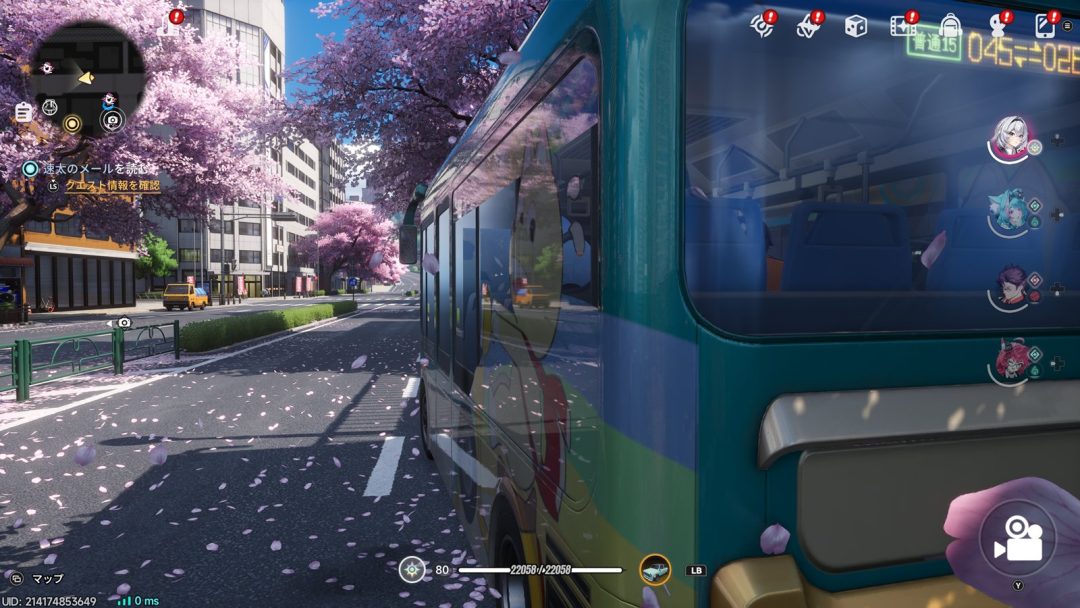This screenshot has height=608, width=1080.
Task: Open the backpack inventory icon
Action: (x=950, y=26)
